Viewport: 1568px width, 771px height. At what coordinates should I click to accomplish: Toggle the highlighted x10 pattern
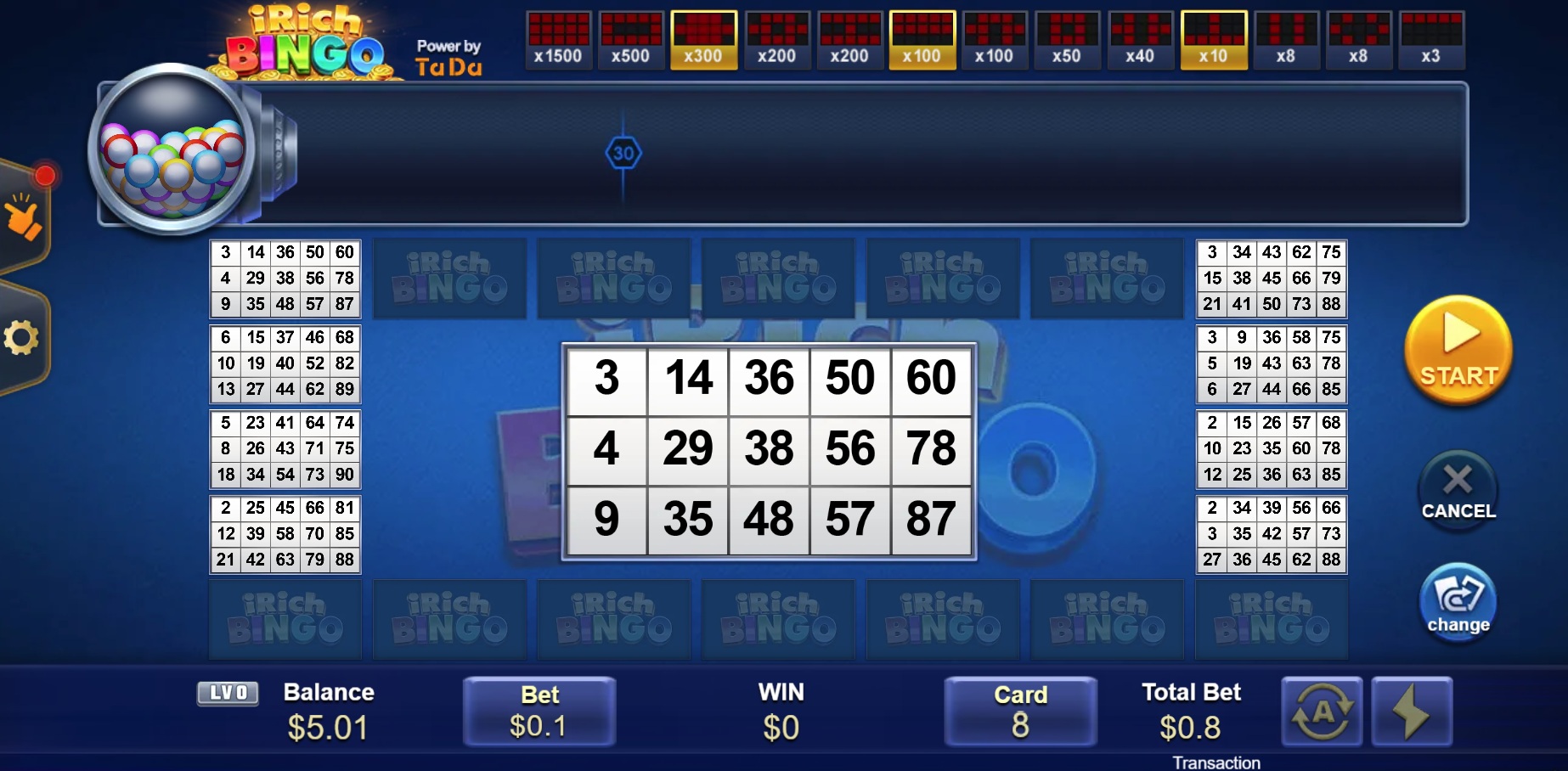pos(1214,39)
